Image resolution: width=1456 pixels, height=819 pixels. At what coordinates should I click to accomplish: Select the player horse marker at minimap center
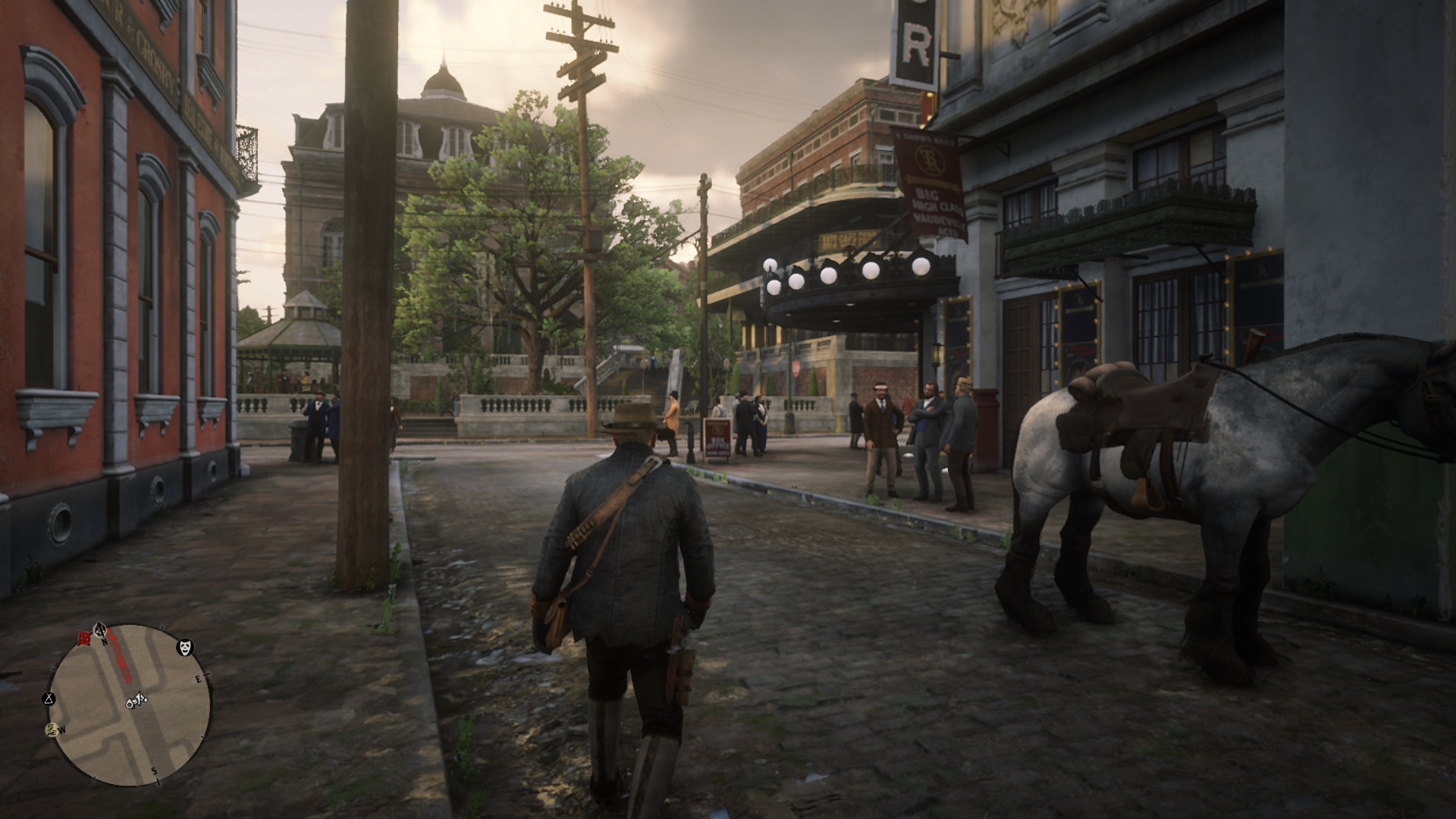pos(136,701)
